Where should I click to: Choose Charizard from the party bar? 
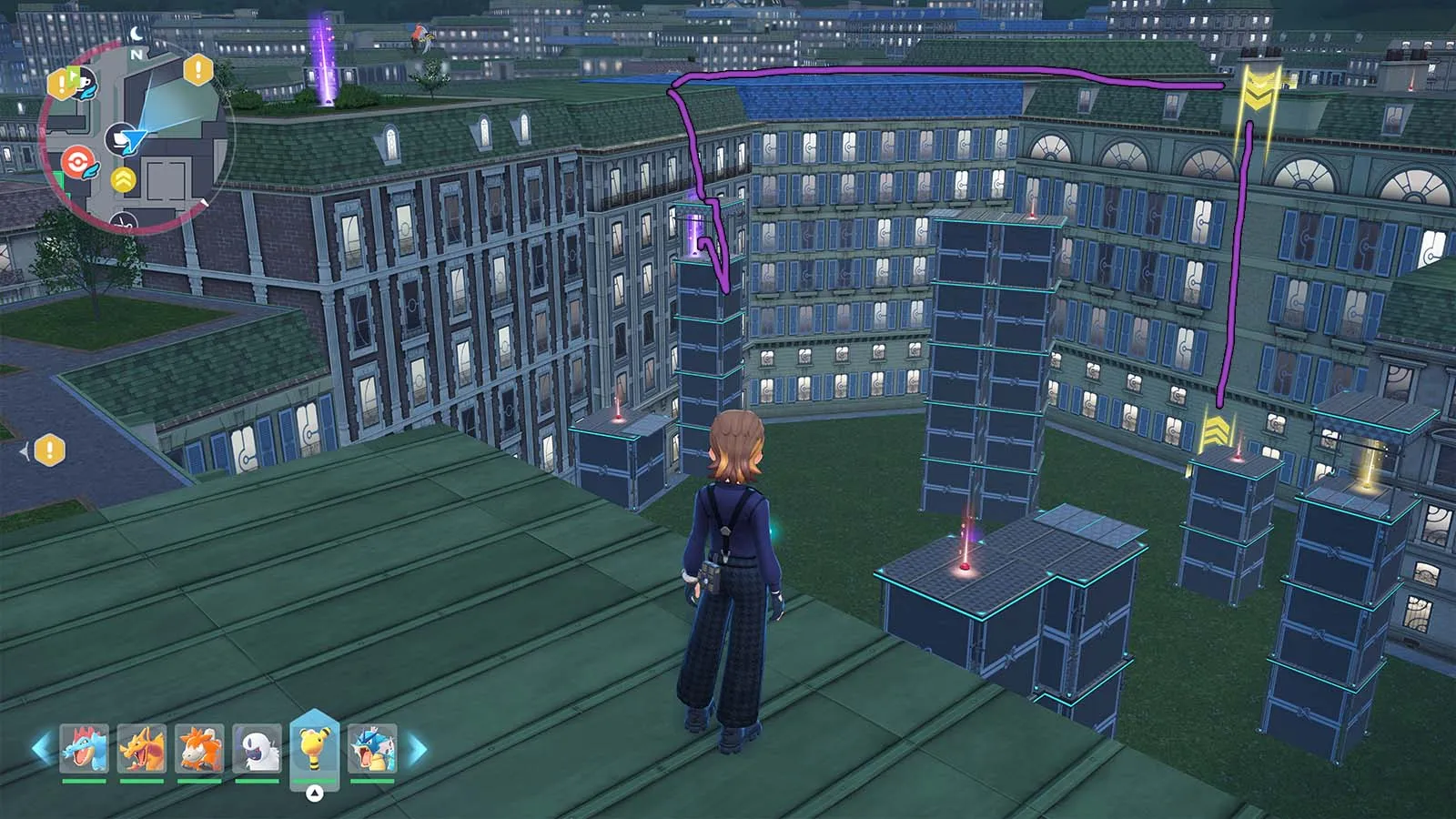tap(142, 748)
